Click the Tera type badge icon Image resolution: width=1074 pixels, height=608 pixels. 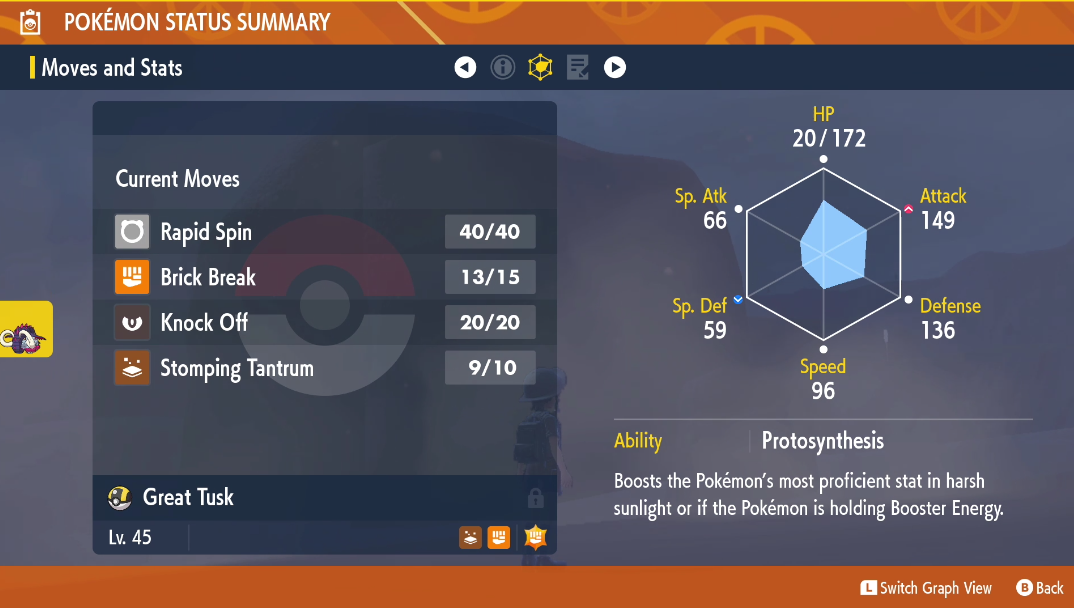535,538
